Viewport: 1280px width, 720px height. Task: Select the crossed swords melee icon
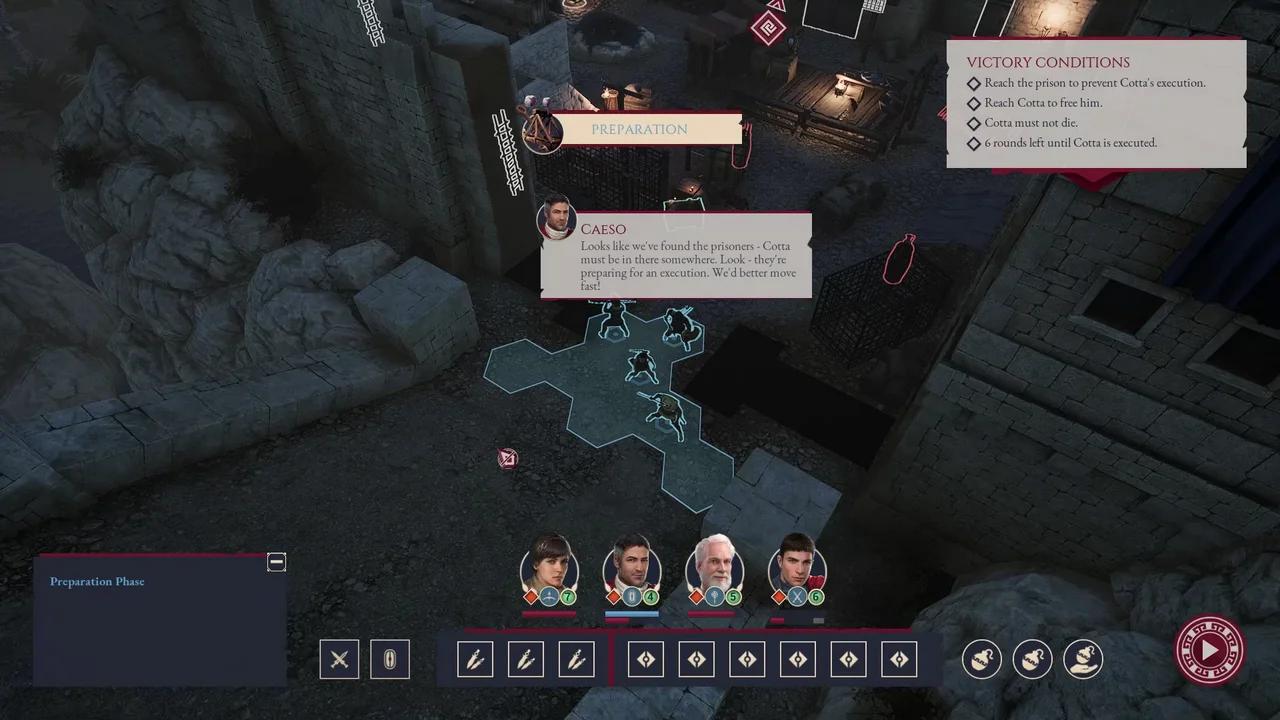(339, 659)
